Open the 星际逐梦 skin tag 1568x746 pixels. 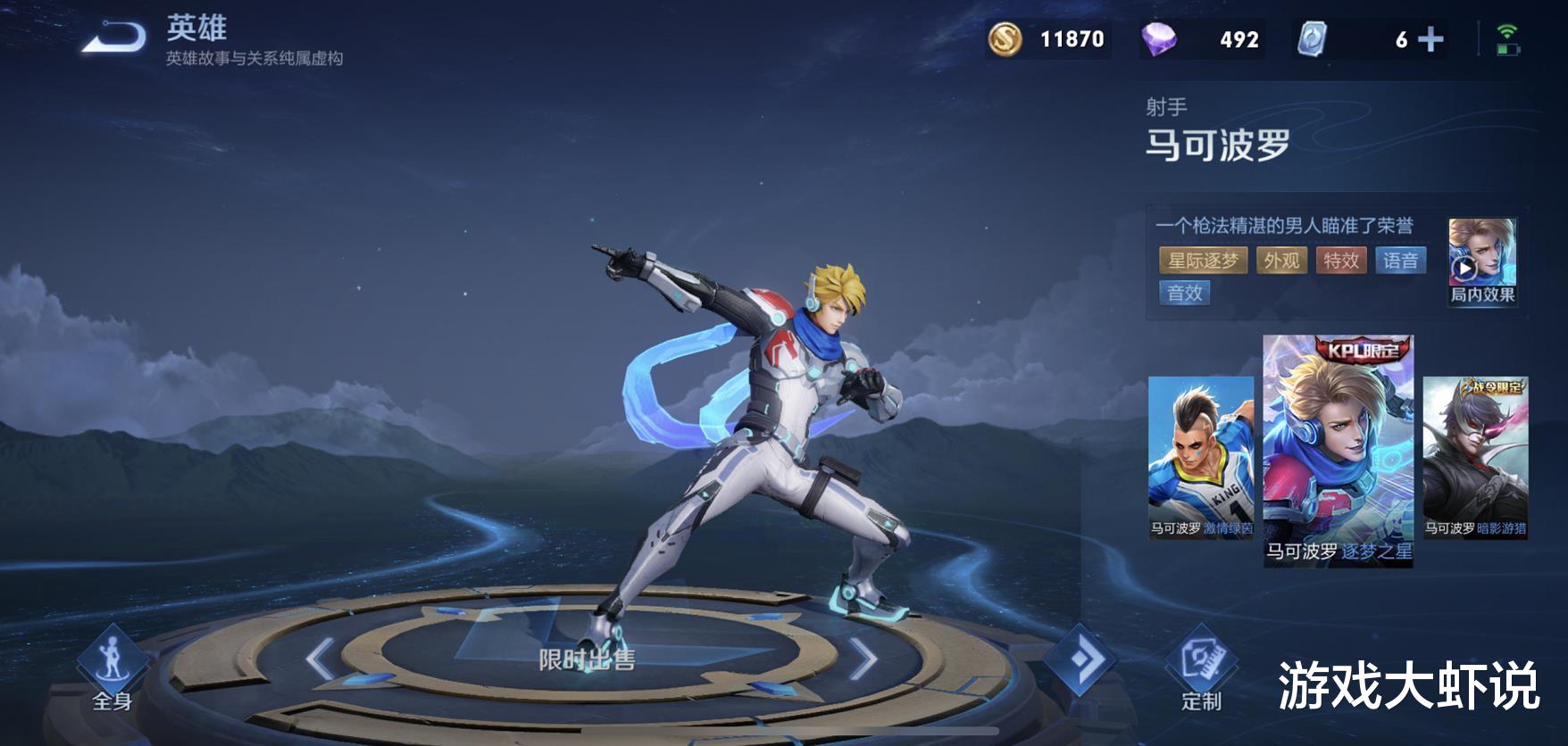pos(1203,261)
